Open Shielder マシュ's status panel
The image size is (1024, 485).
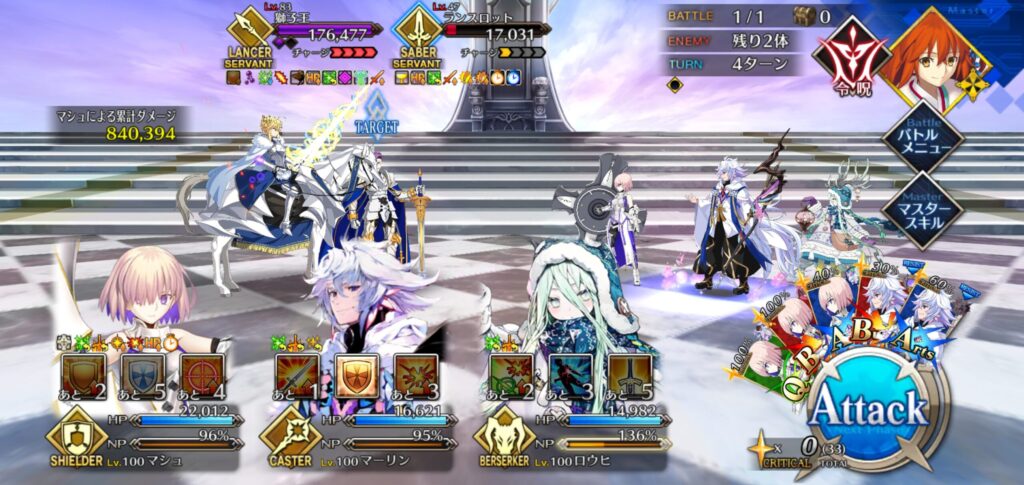point(140,438)
